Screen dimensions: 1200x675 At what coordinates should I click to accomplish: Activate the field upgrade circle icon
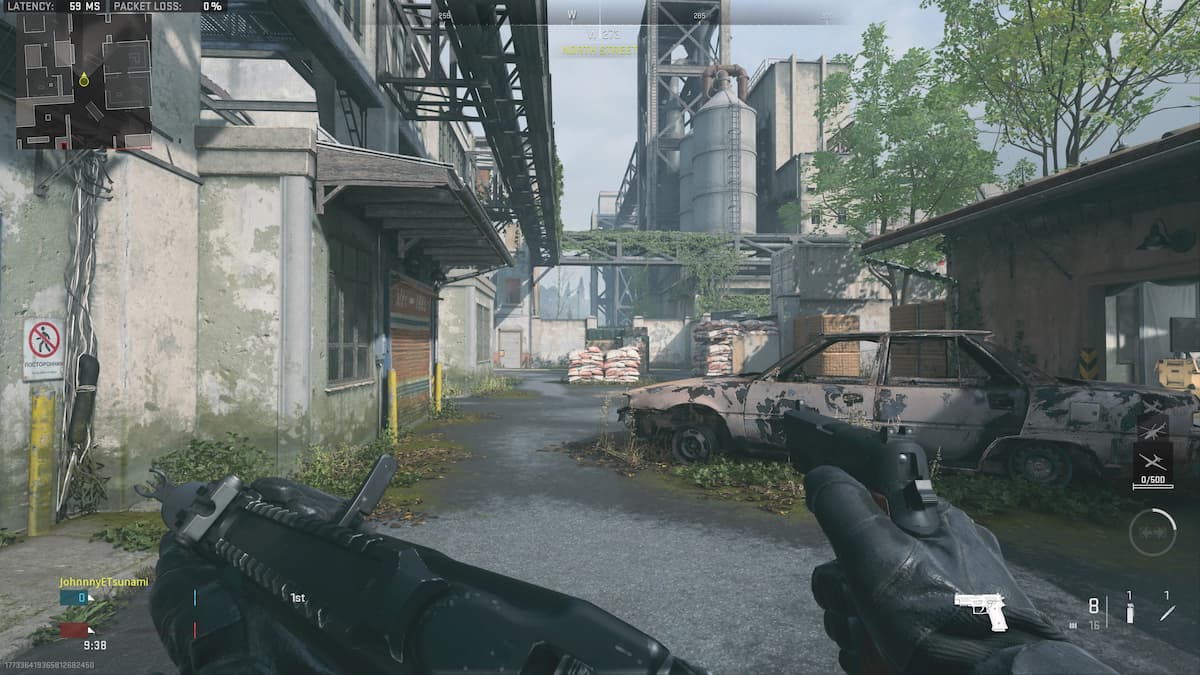1152,532
